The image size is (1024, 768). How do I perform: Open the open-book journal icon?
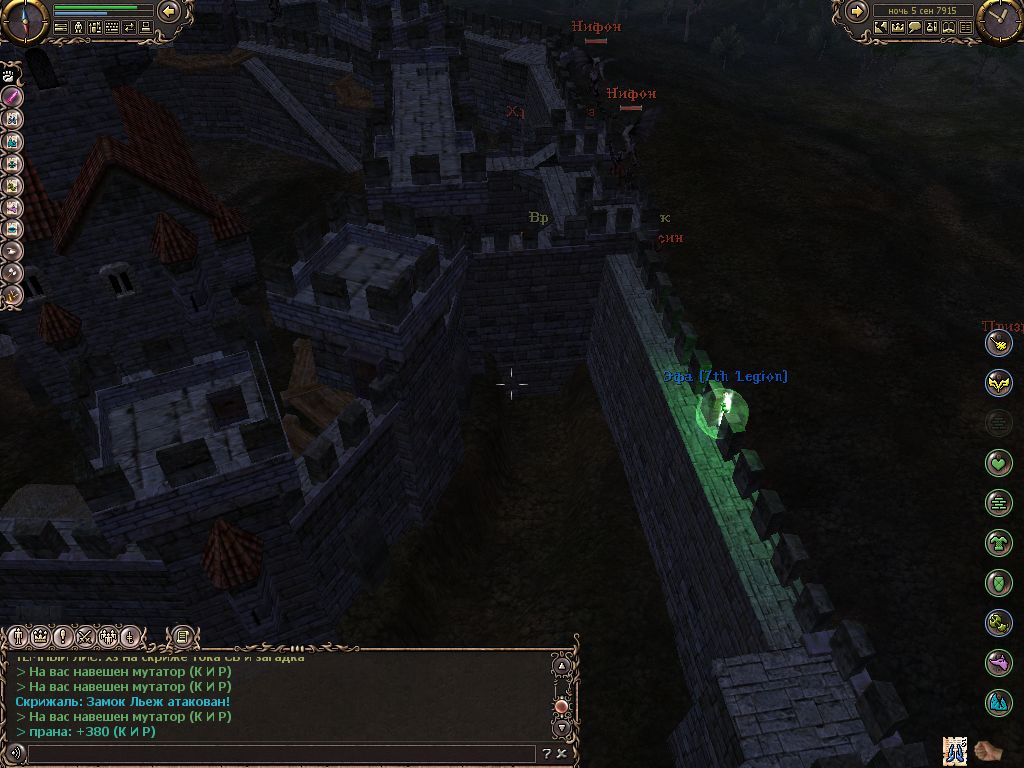point(951,28)
